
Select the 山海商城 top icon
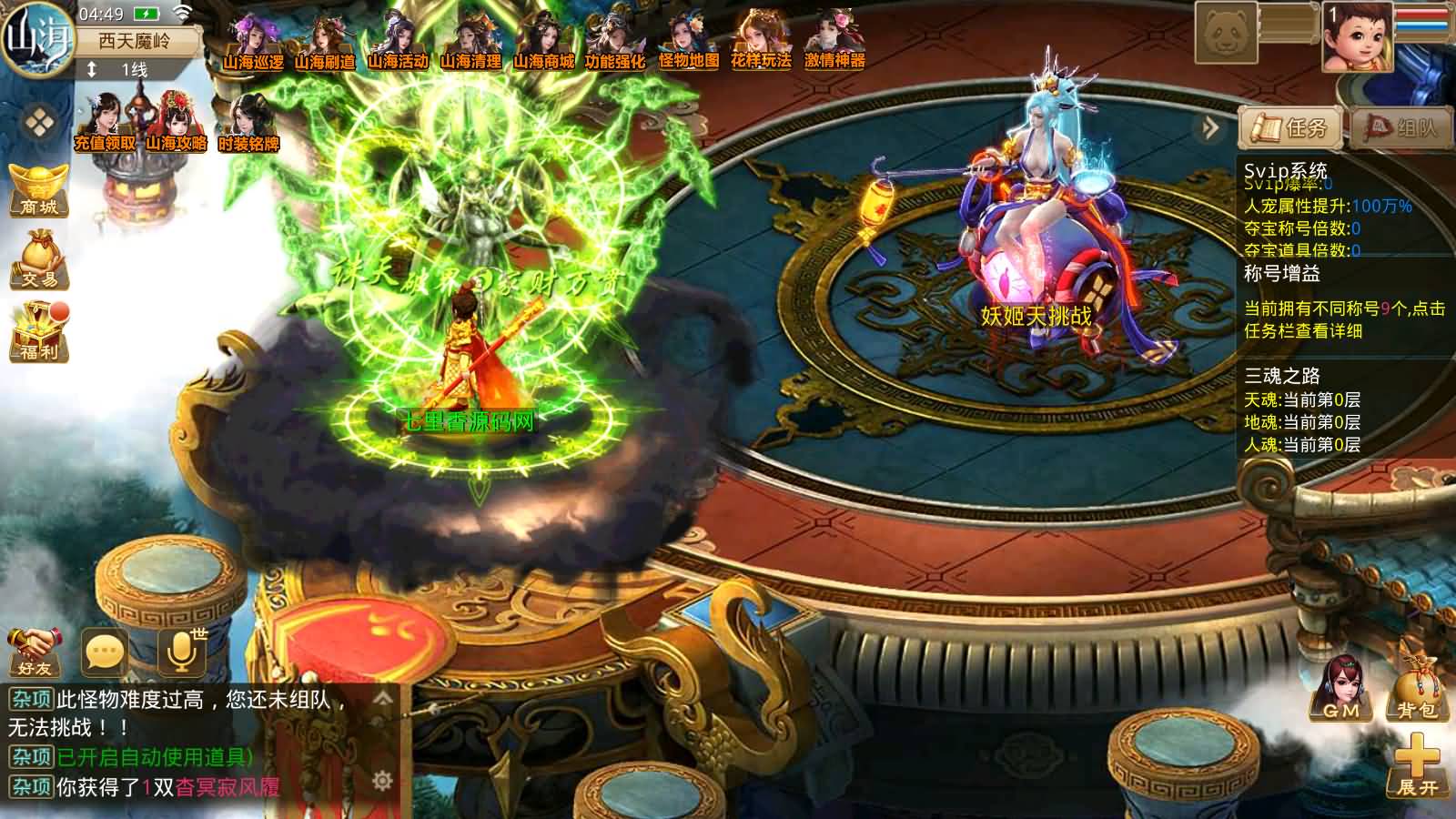(543, 41)
